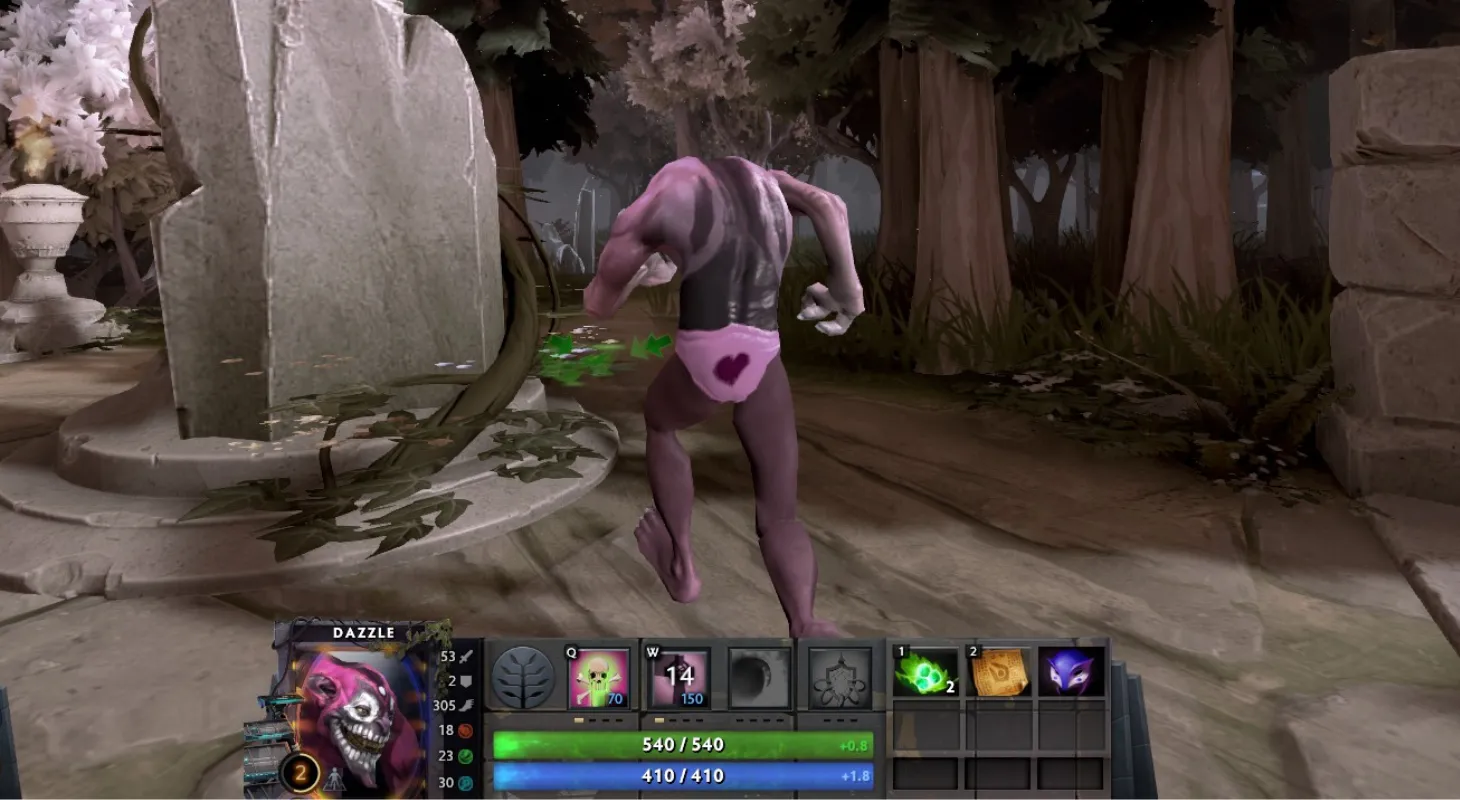The height and width of the screenshot is (800, 1460).
Task: Click the hero level 2 badge
Action: coord(299,771)
